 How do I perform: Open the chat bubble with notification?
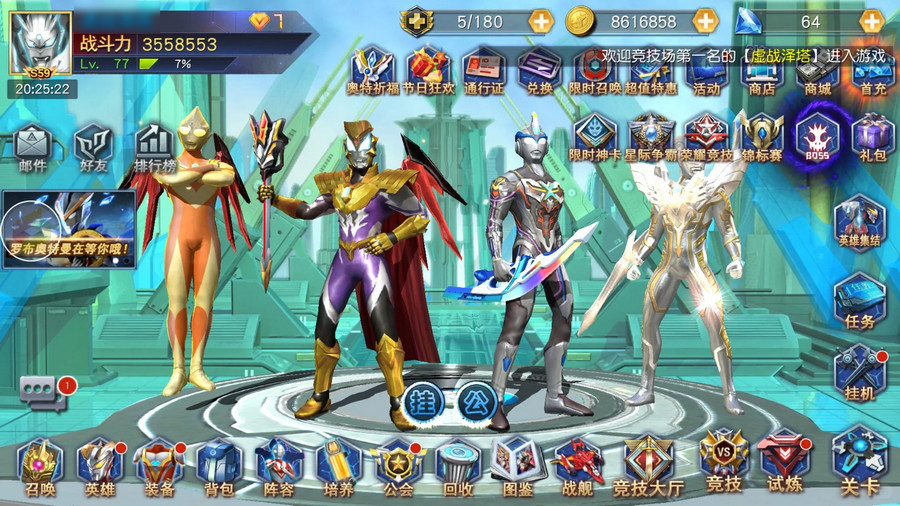pos(44,391)
